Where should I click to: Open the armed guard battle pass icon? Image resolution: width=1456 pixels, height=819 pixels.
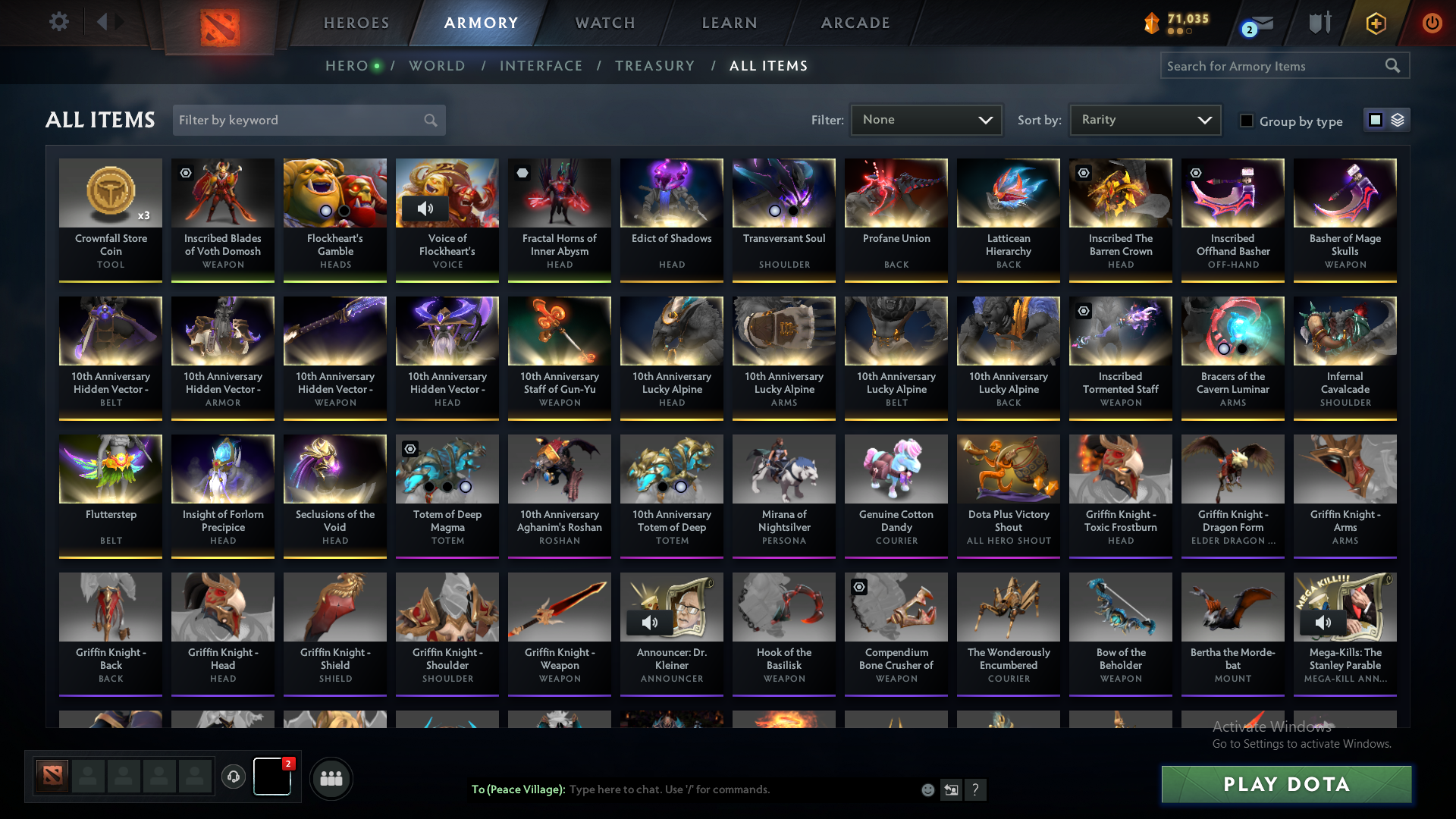point(1319,23)
